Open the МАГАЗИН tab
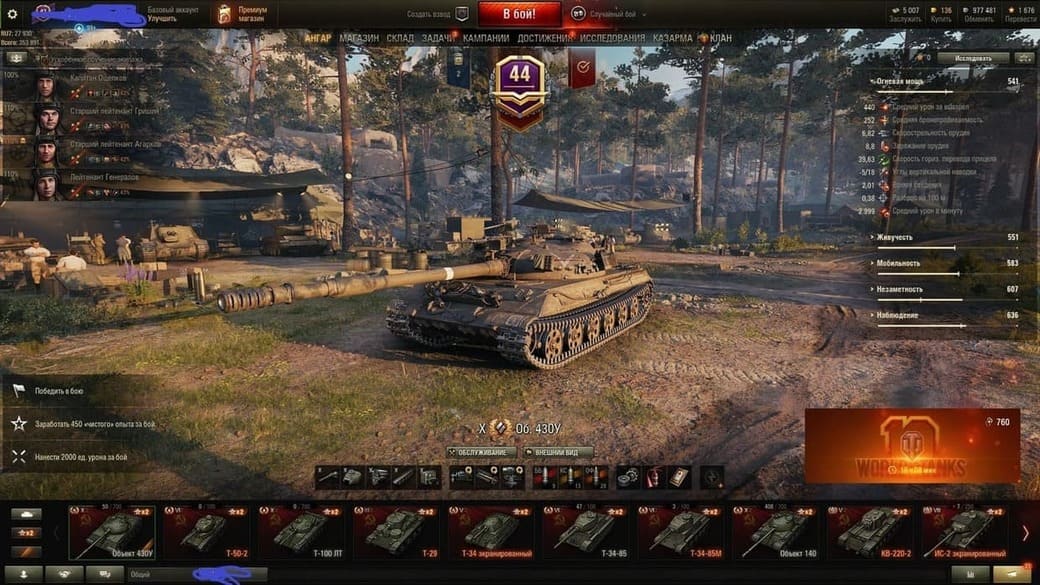This screenshot has width=1040, height=585. pyautogui.click(x=359, y=38)
